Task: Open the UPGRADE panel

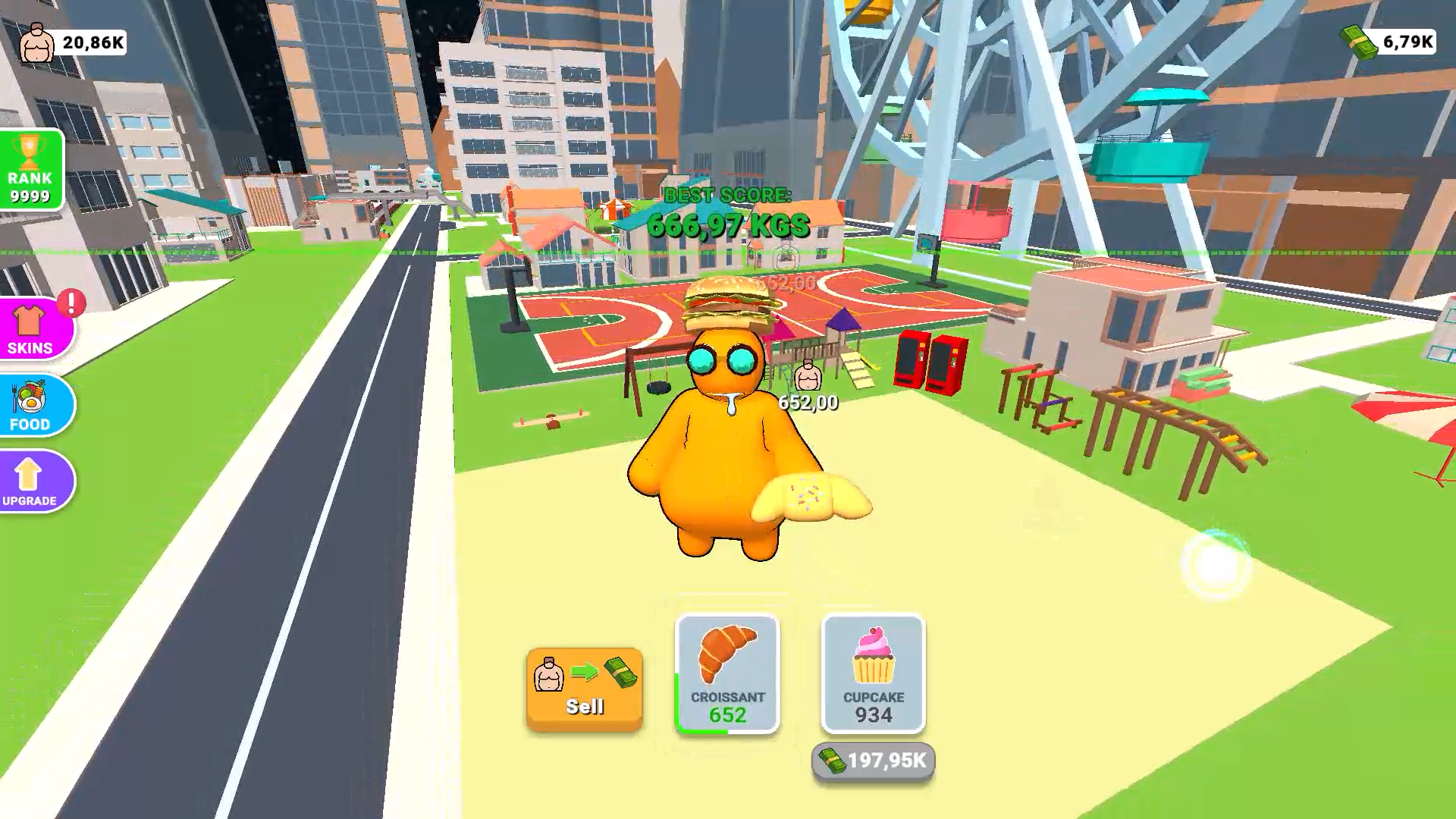Action: (30, 481)
